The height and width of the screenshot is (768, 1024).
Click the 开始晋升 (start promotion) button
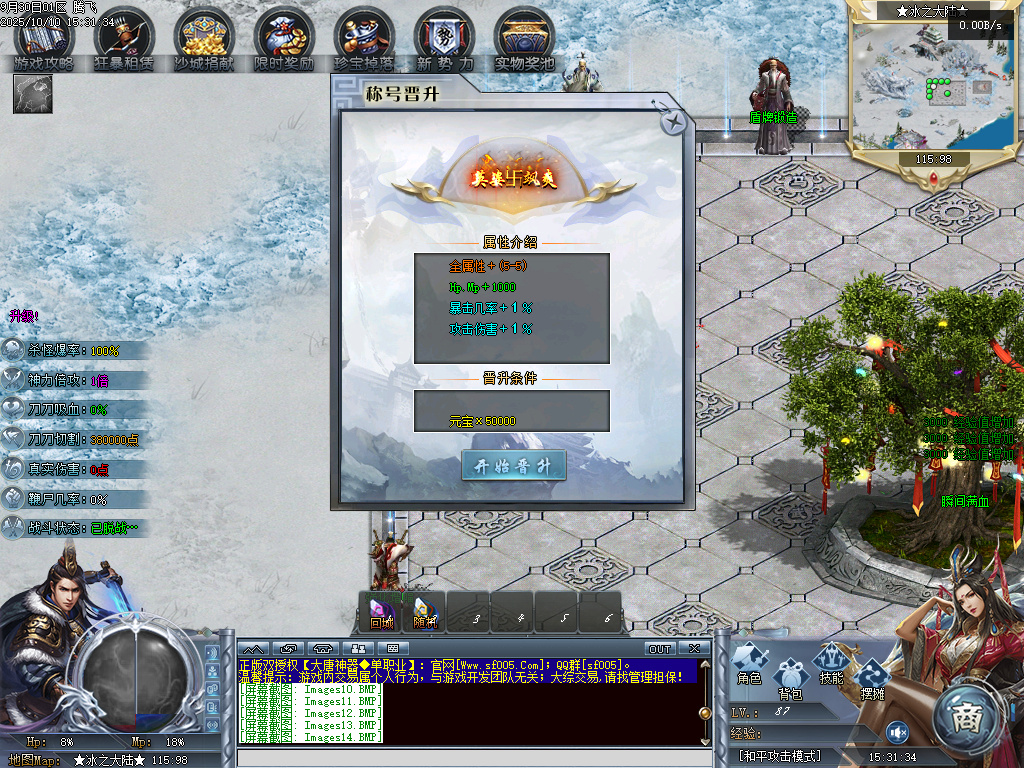(513, 466)
